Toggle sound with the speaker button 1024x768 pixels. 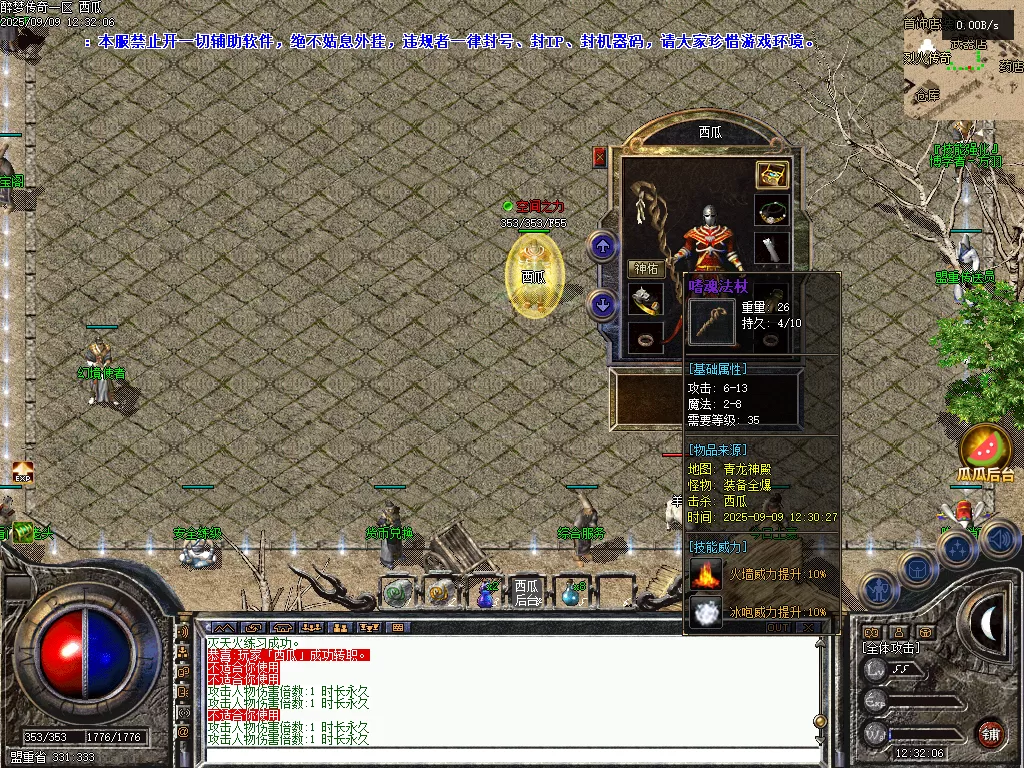tap(999, 540)
